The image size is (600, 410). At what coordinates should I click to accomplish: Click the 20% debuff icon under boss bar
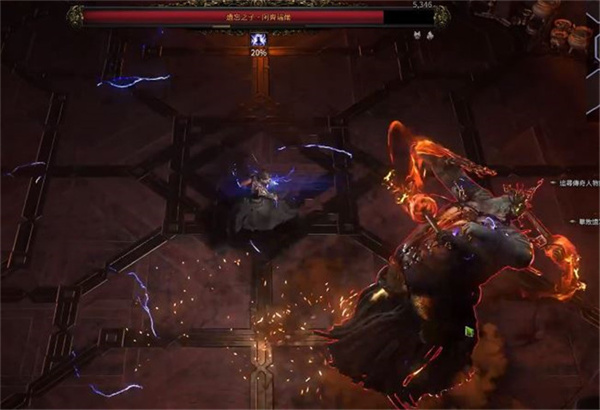(258, 38)
